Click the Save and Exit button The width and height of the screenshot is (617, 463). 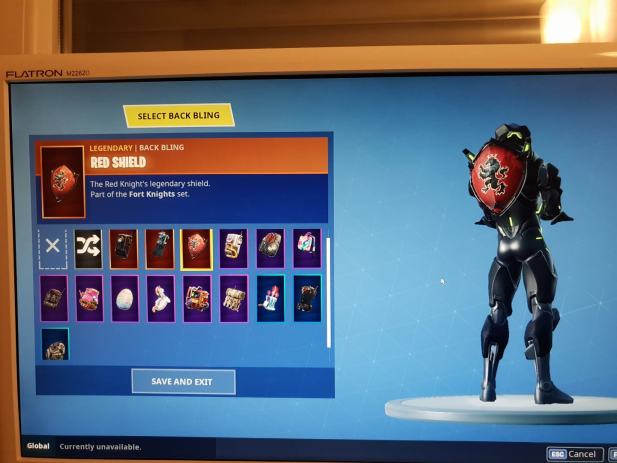pyautogui.click(x=183, y=381)
